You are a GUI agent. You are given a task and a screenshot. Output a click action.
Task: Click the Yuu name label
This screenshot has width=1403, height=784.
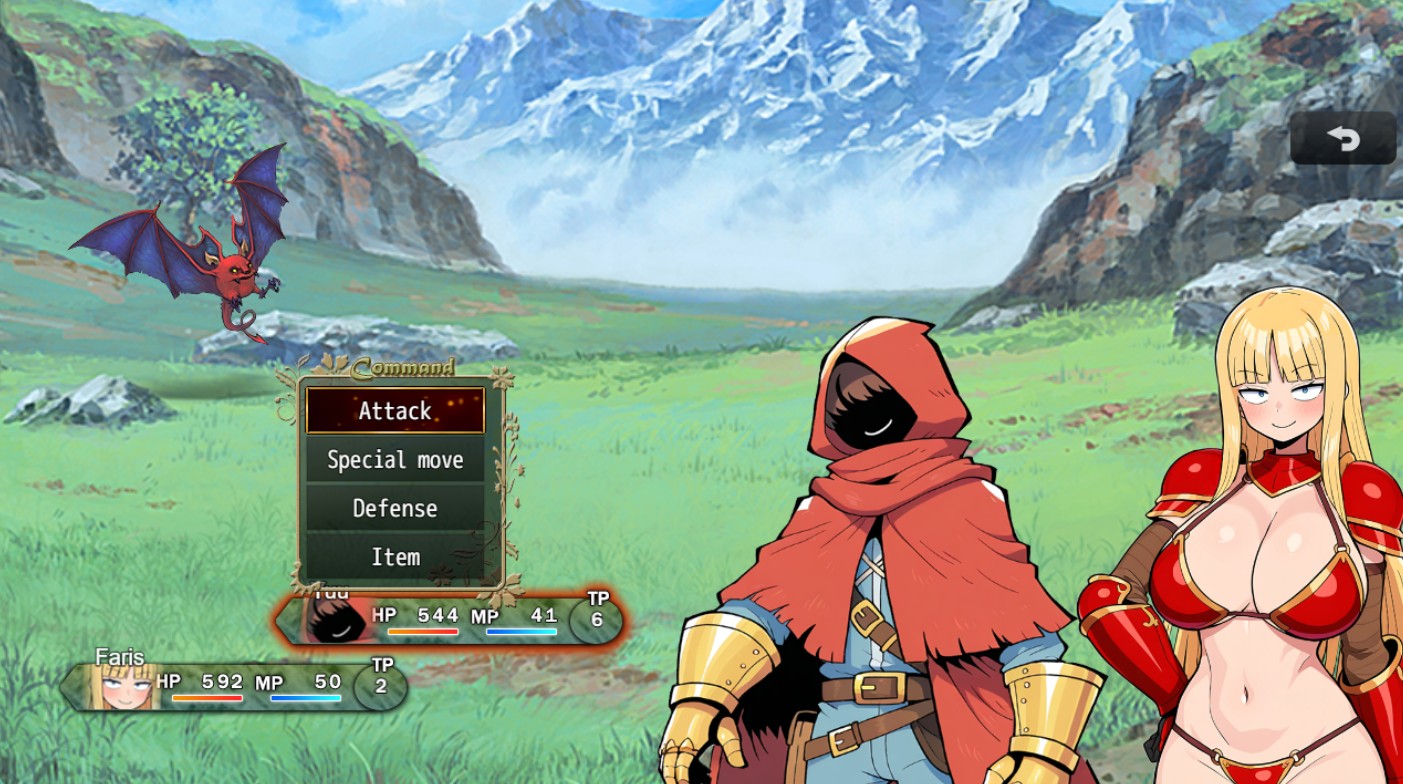coord(330,592)
